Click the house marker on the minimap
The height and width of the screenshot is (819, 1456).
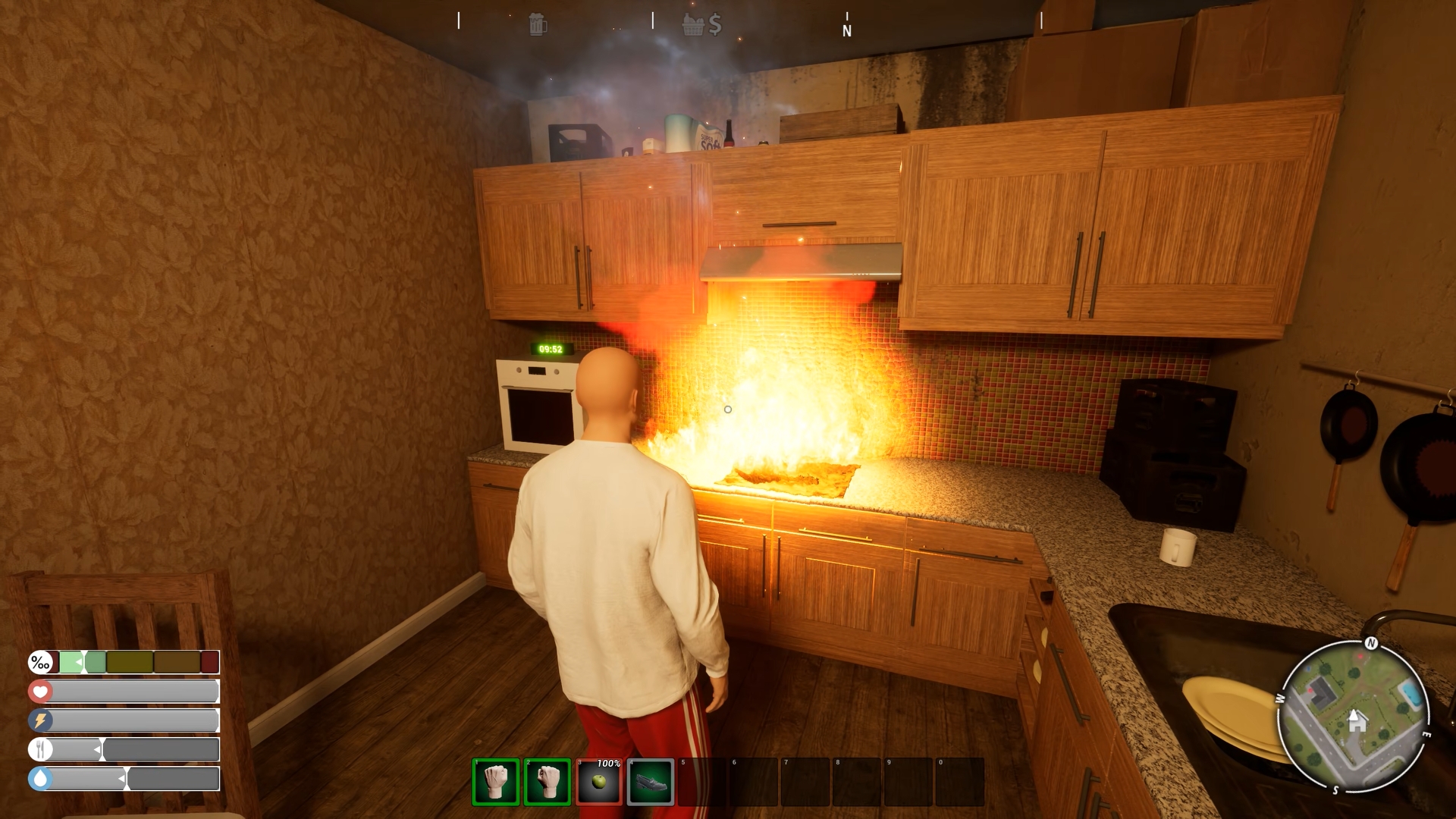(1357, 720)
